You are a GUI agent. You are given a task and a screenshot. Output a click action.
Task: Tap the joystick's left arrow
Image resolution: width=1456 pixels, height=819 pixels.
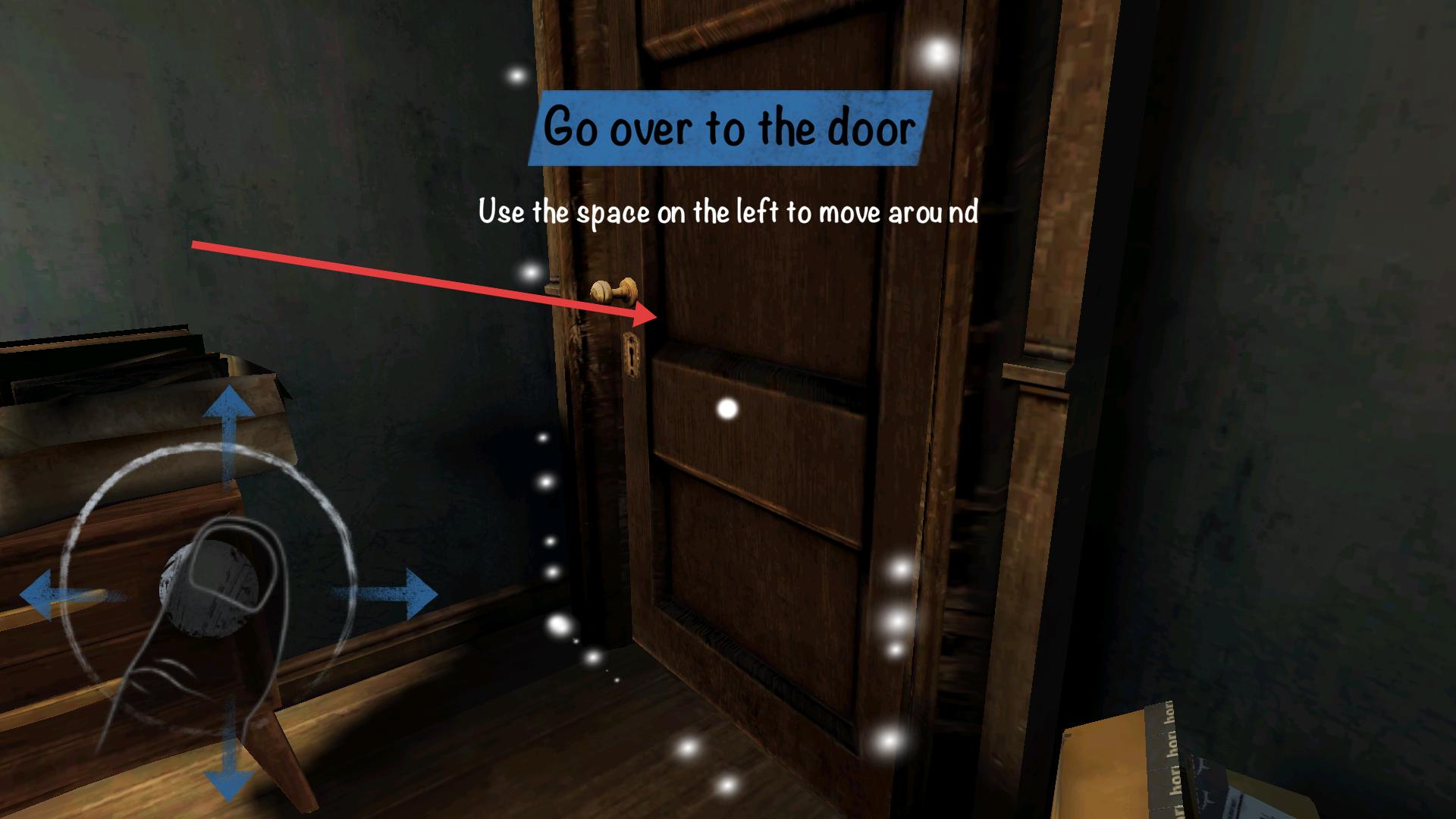[x=47, y=597]
